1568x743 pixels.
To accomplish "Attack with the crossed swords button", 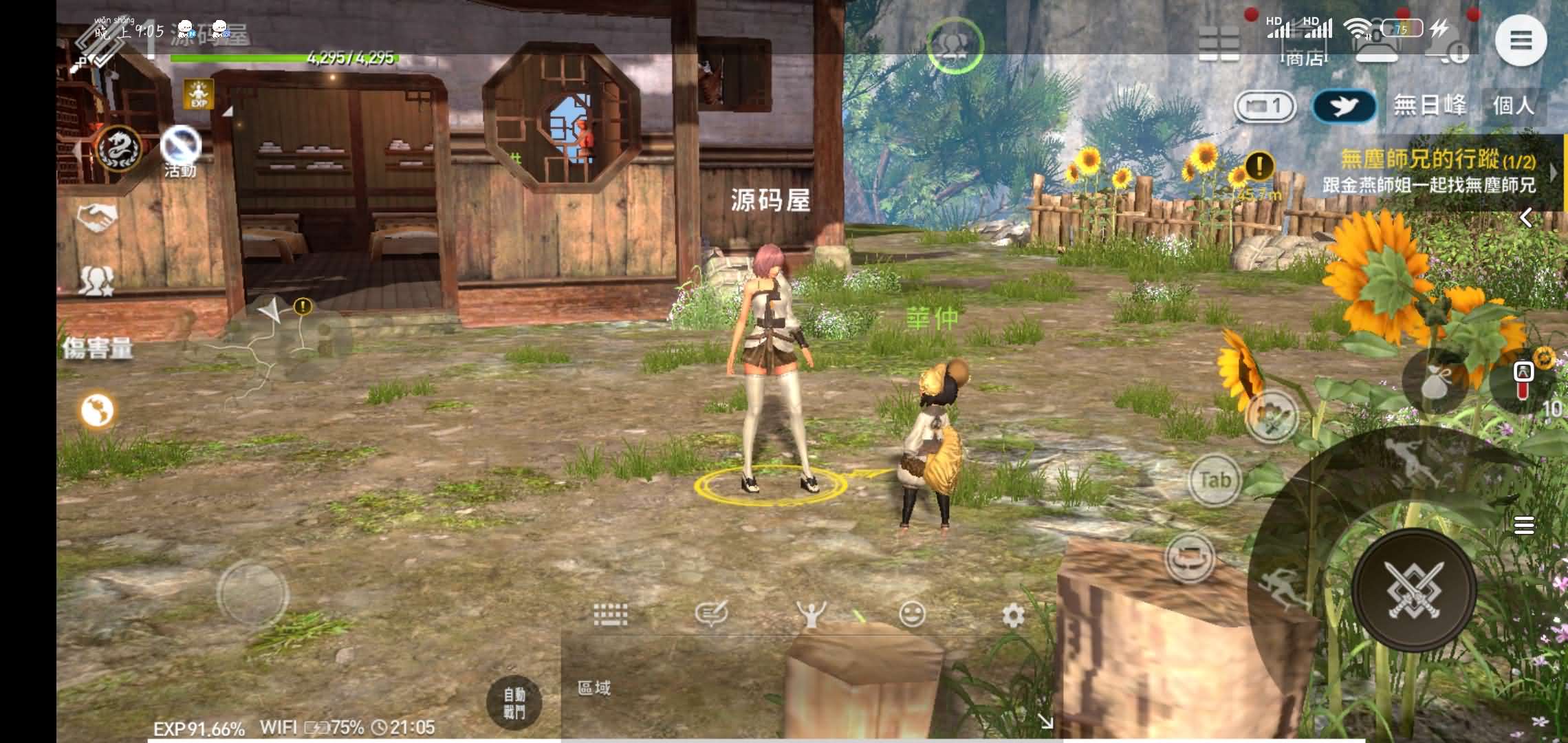I will [x=1413, y=589].
